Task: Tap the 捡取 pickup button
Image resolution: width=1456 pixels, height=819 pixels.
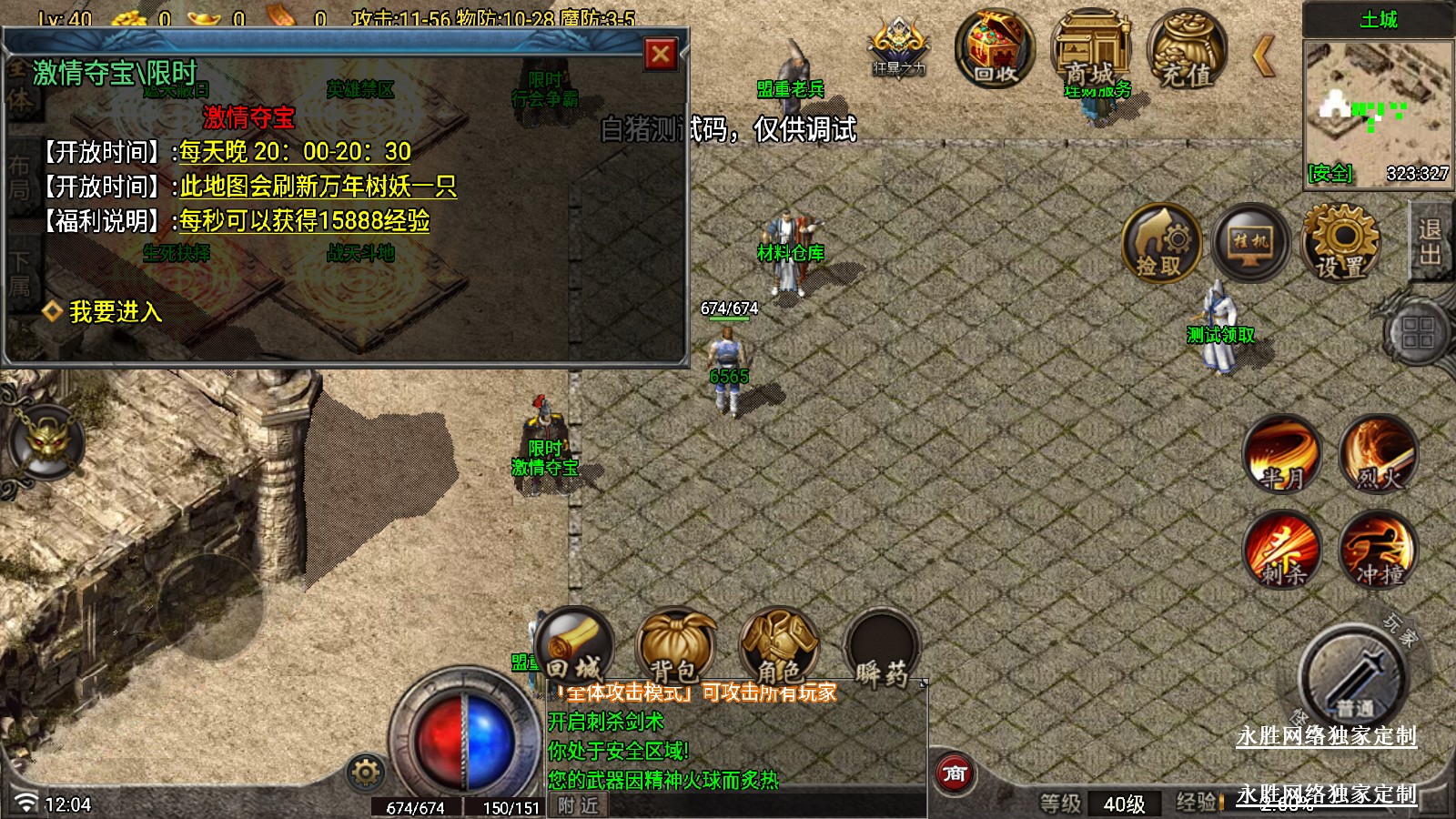Action: tap(1160, 243)
